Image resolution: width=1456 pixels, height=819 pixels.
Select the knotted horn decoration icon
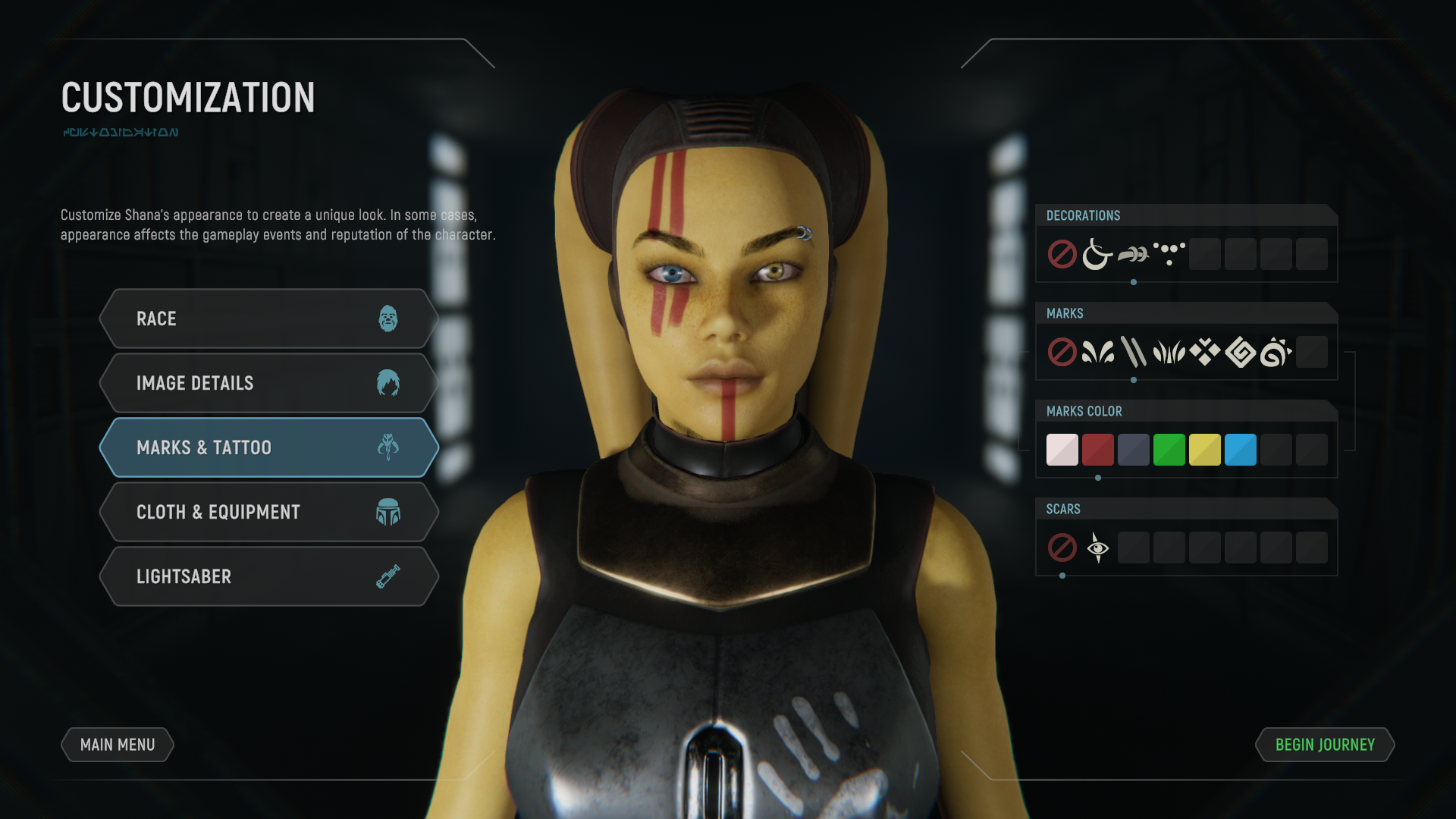coord(1134,253)
